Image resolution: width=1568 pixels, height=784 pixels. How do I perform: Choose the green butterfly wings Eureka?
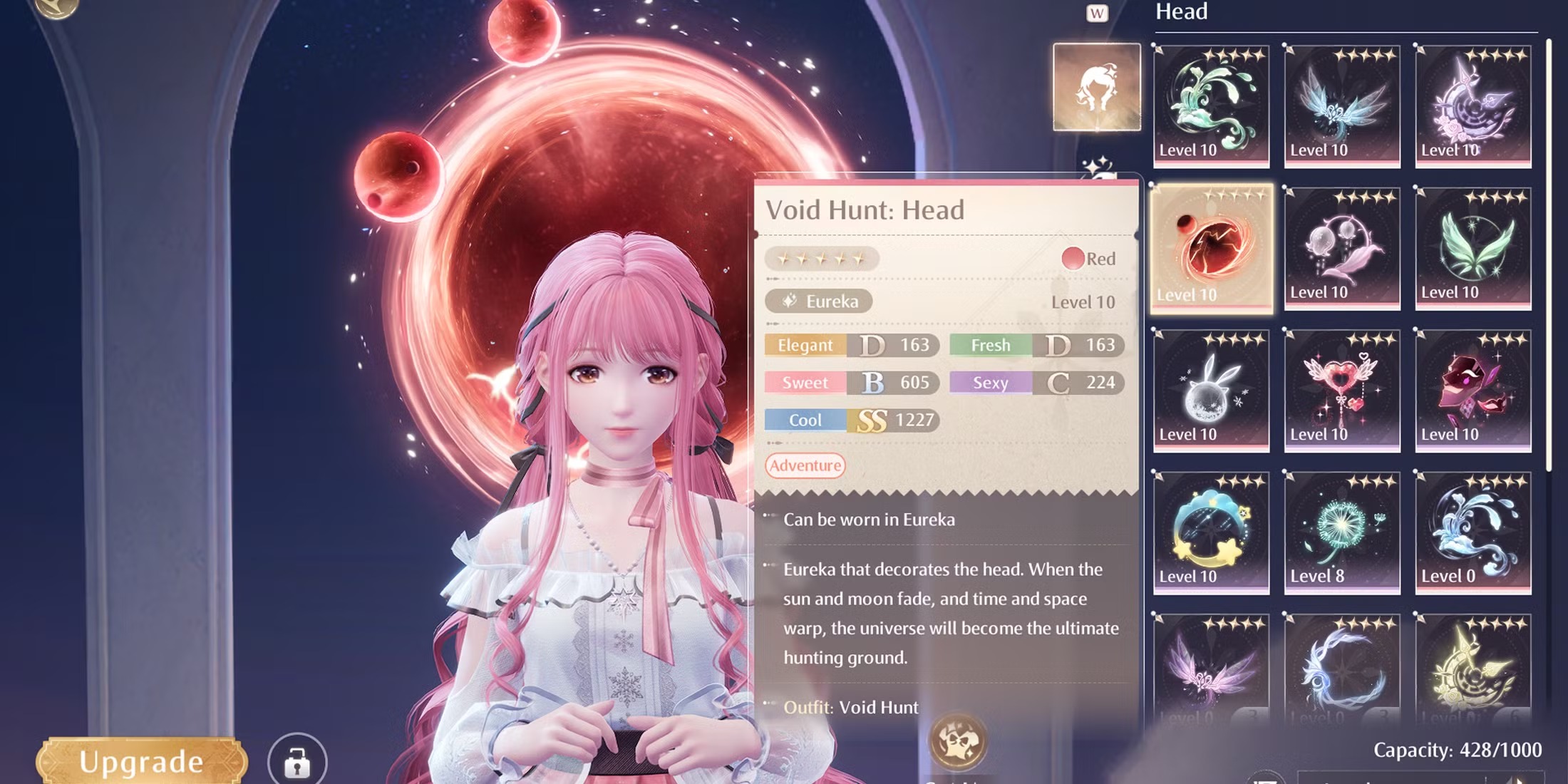pyautogui.click(x=1472, y=247)
